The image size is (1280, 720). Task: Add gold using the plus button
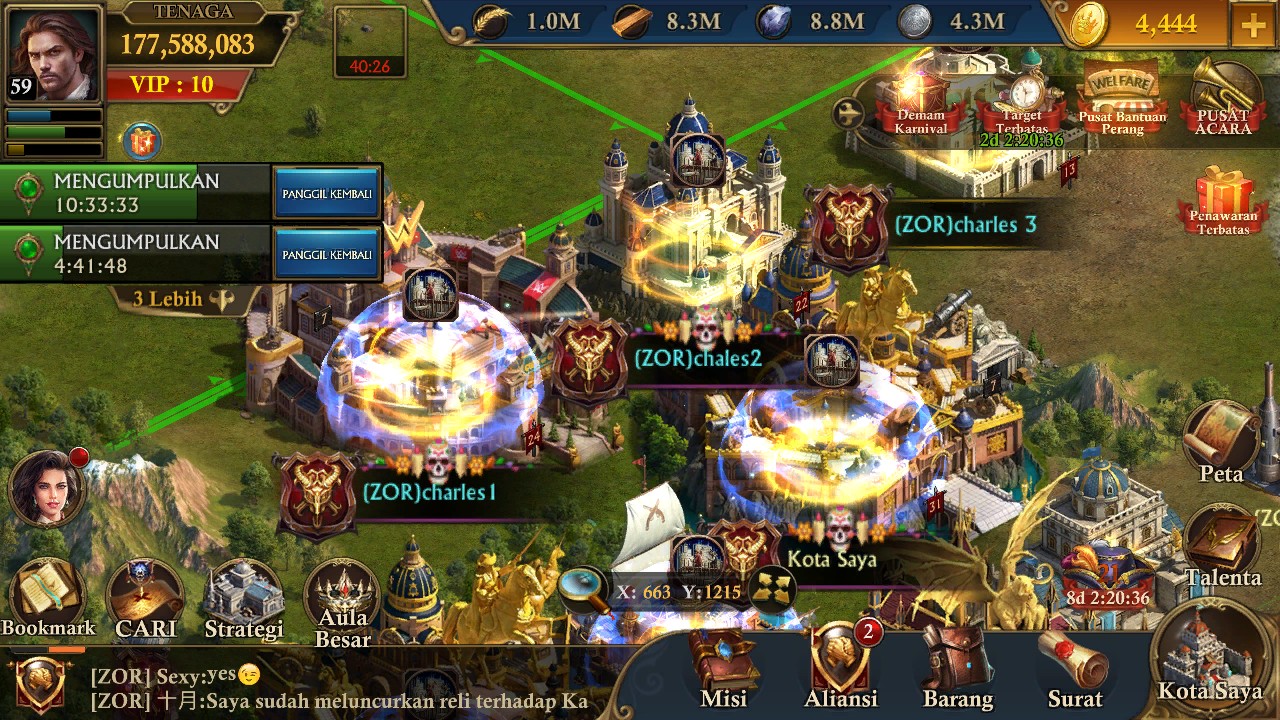click(x=1253, y=25)
